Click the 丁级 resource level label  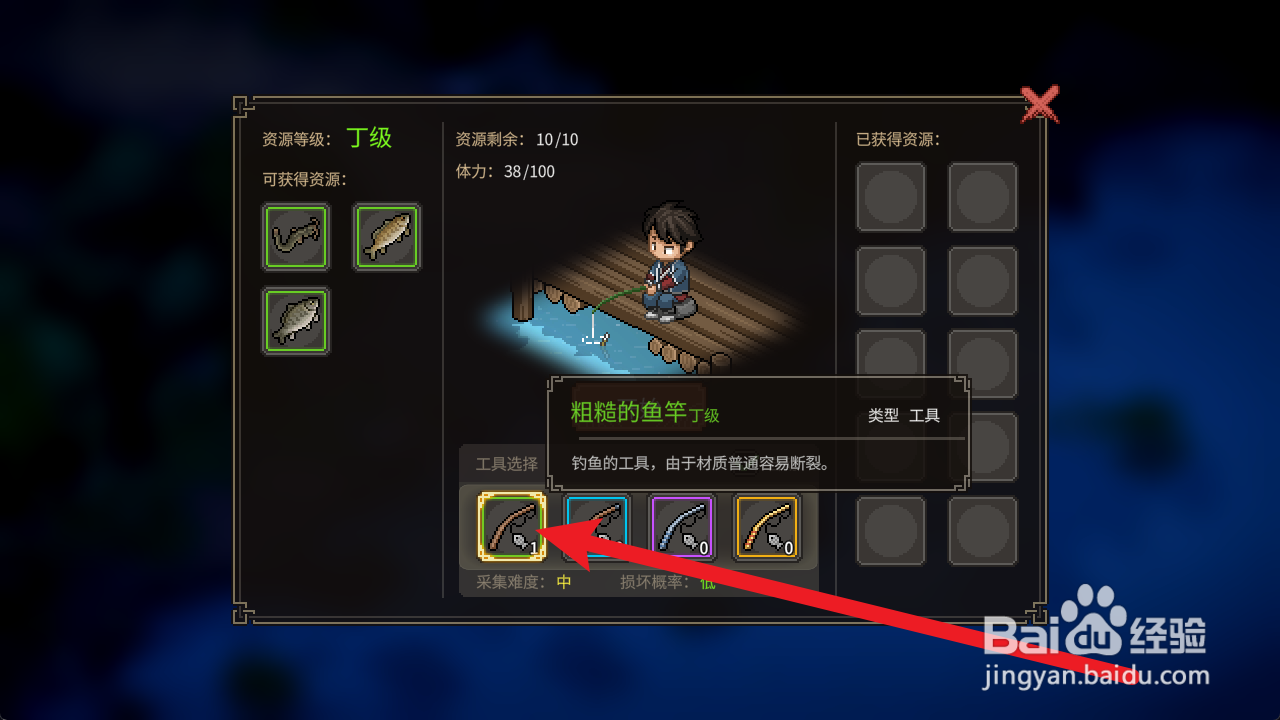point(370,138)
